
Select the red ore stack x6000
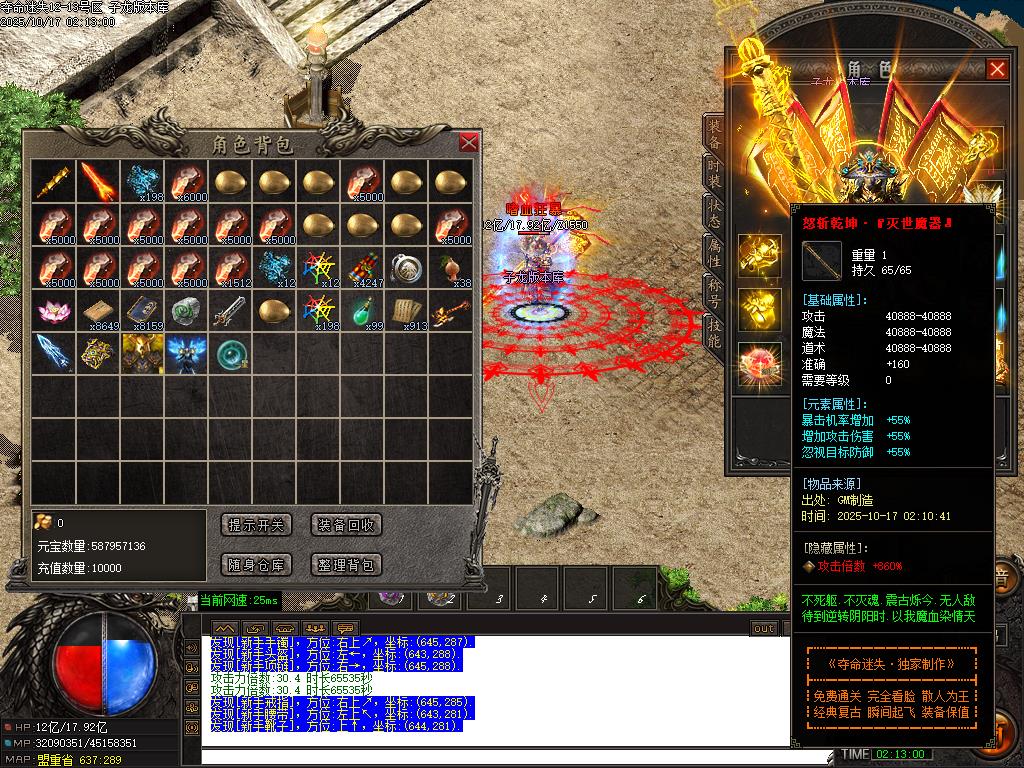pyautogui.click(x=188, y=181)
